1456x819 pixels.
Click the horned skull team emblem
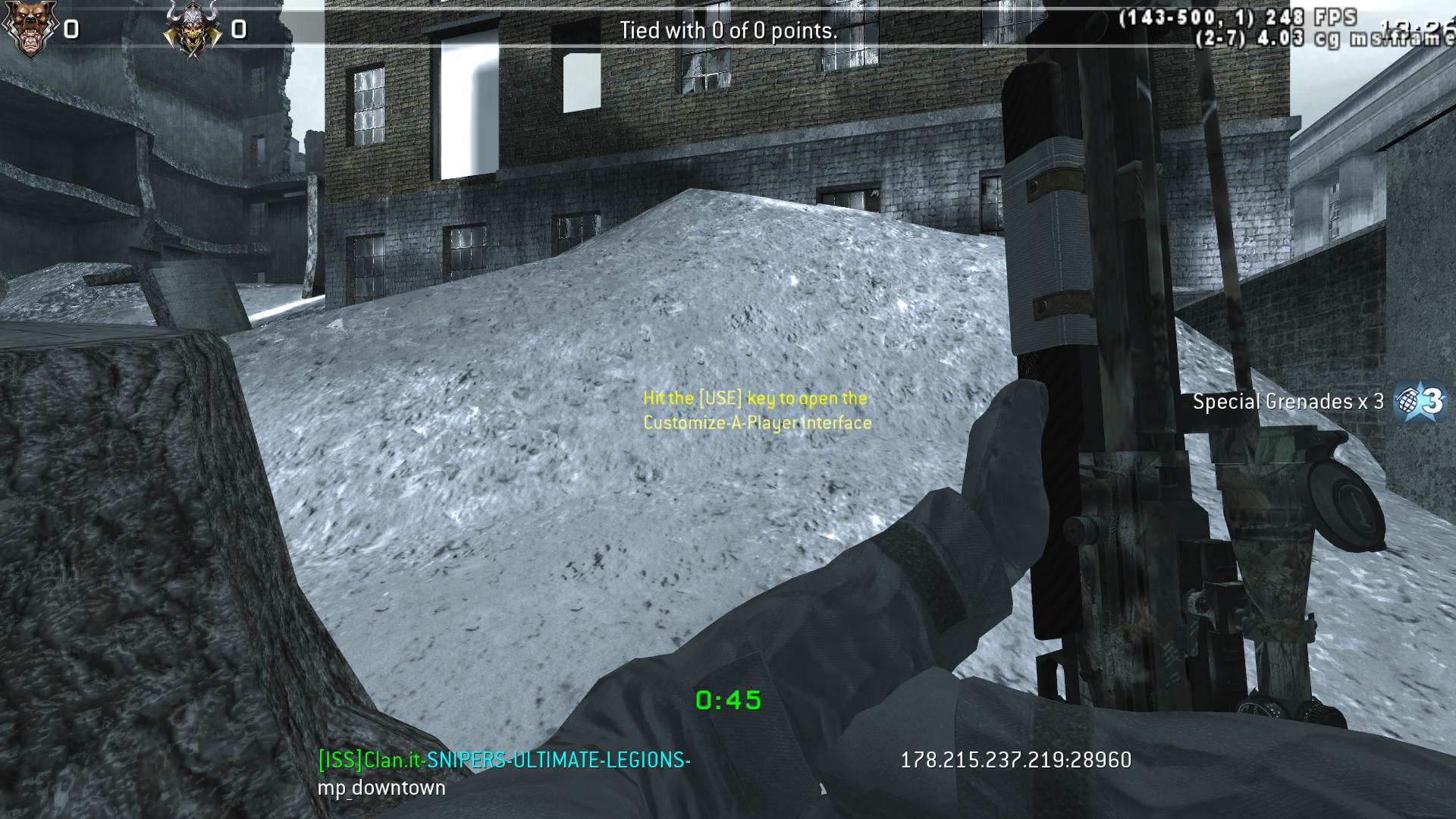click(193, 29)
